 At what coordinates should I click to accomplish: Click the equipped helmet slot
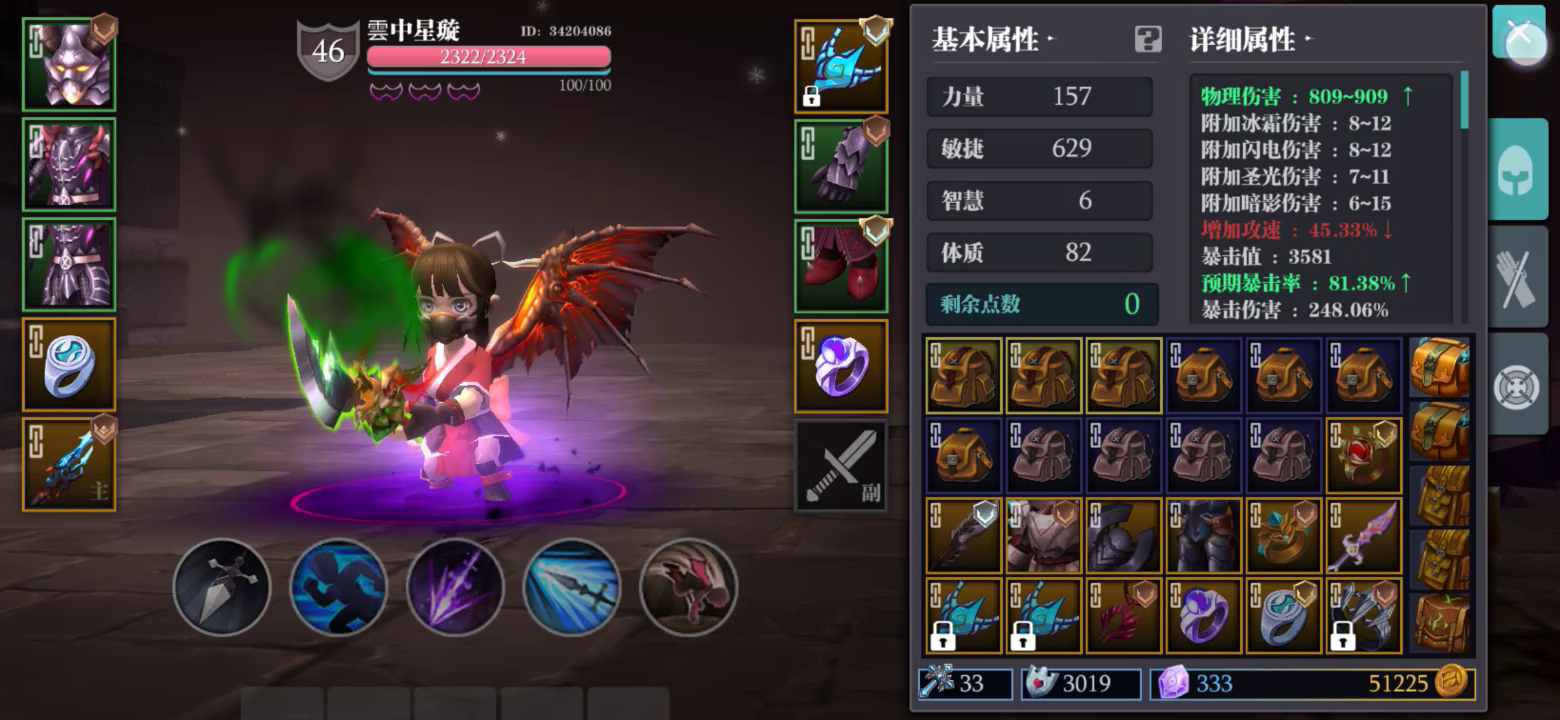68,62
